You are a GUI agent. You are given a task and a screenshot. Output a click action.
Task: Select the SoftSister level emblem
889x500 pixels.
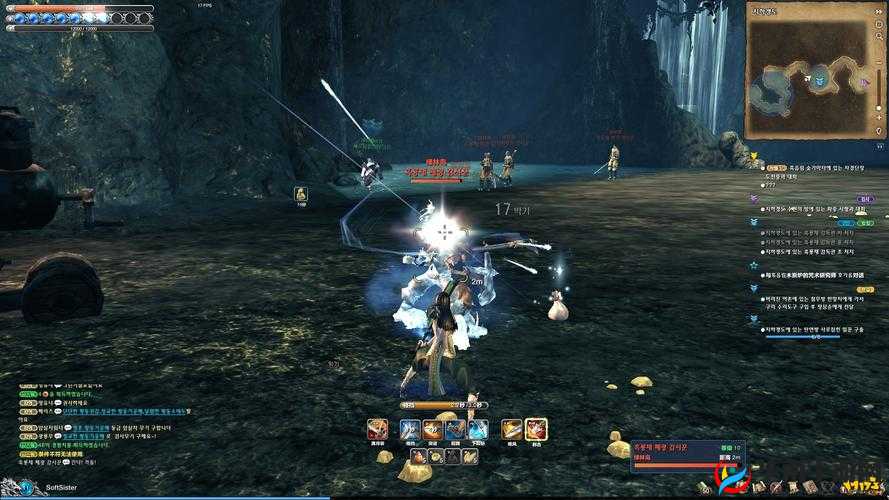[x=26, y=487]
